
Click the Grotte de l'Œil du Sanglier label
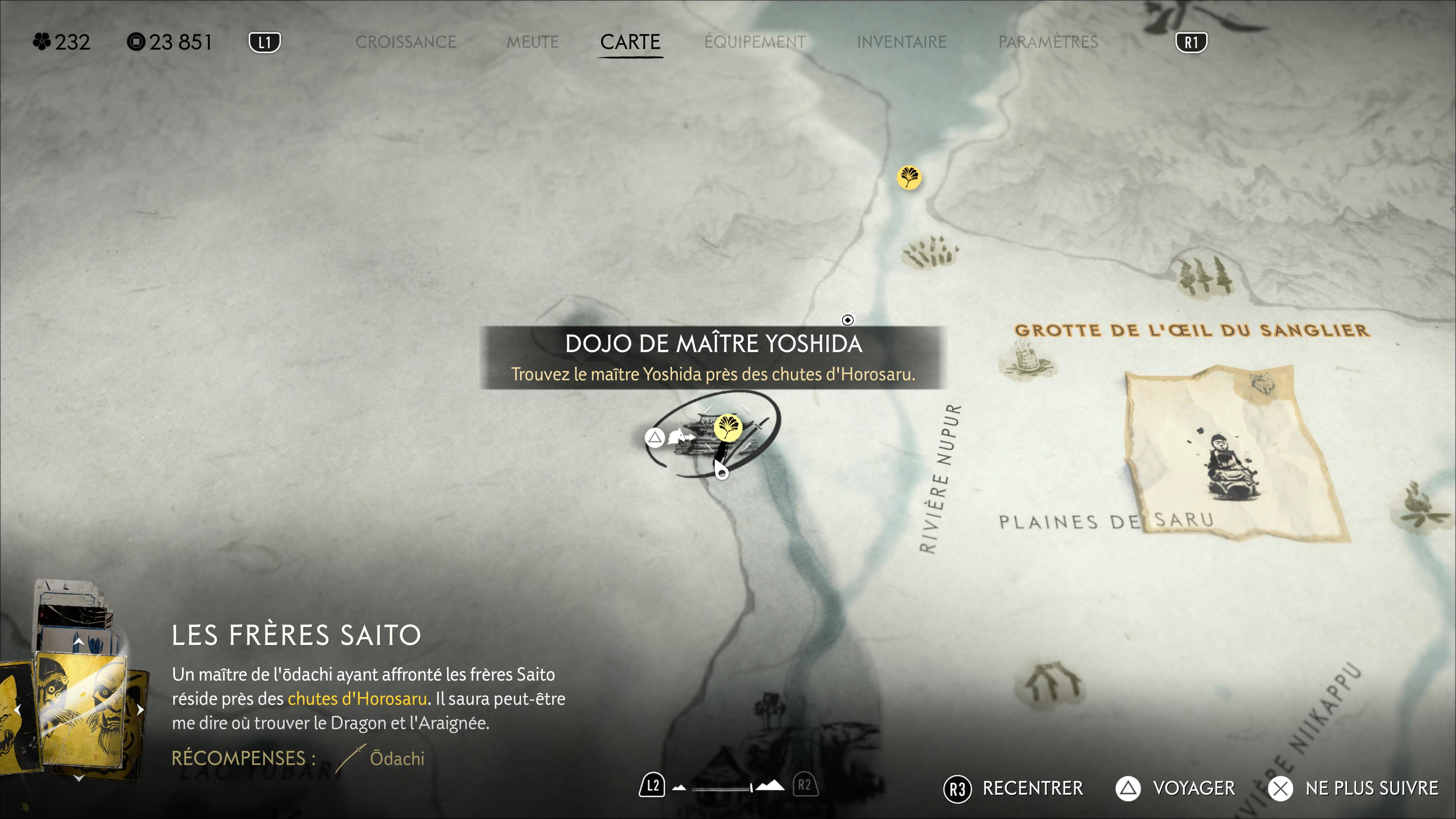click(x=1191, y=330)
